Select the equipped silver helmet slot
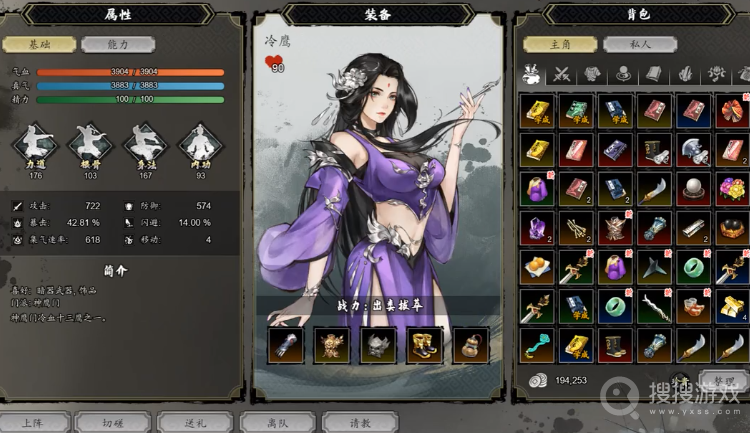This screenshot has height=433, width=750. tap(379, 344)
